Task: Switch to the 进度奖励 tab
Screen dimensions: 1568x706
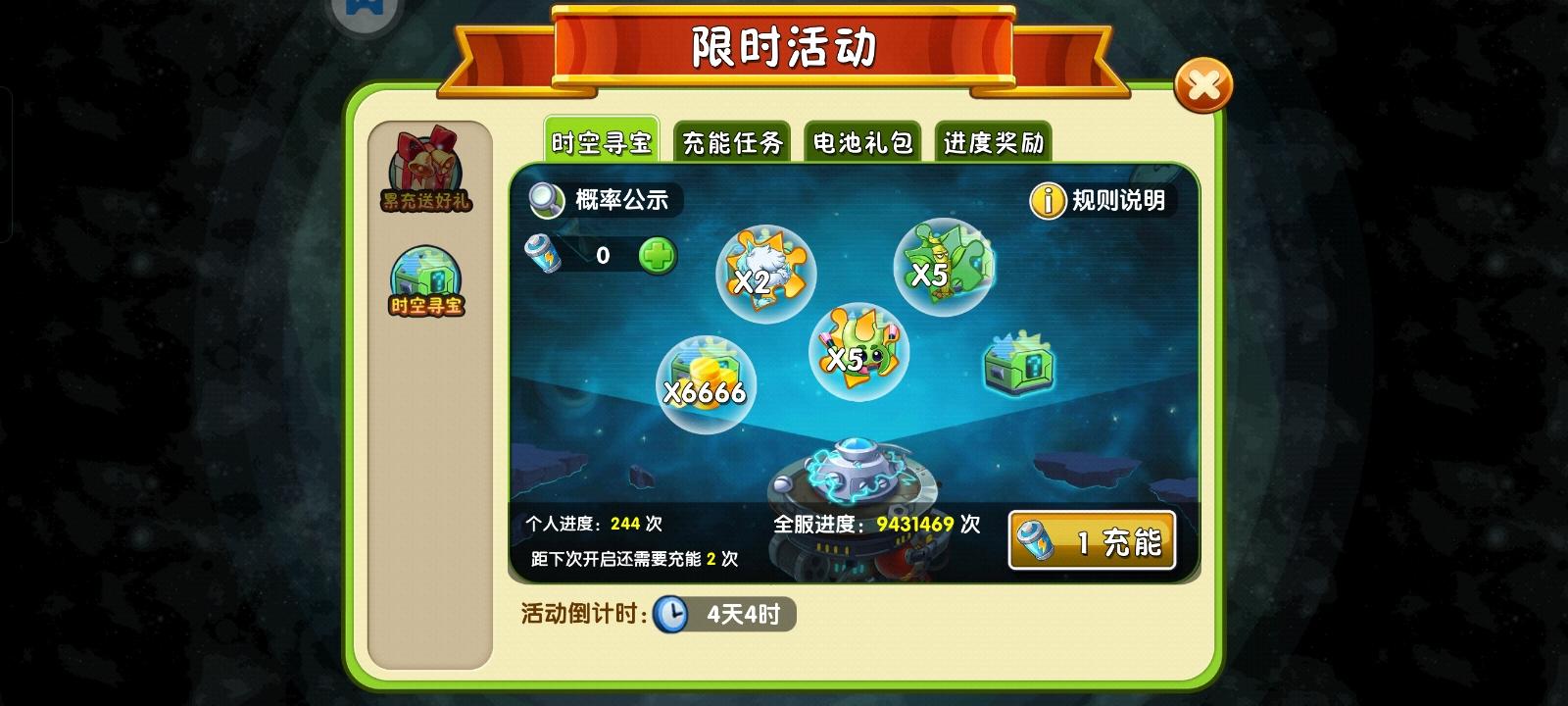Action: [994, 142]
